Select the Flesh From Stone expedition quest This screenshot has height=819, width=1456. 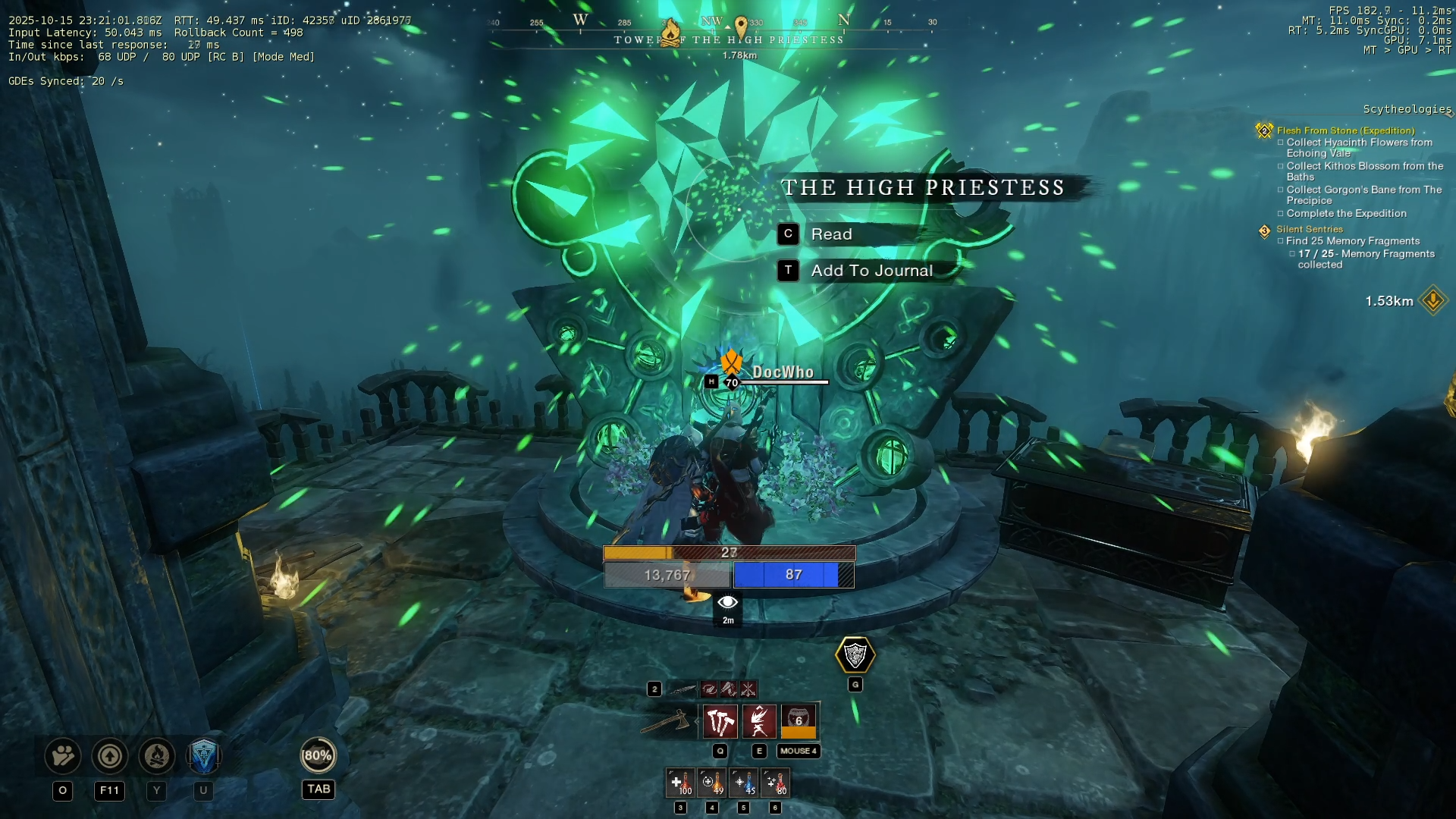click(1345, 130)
